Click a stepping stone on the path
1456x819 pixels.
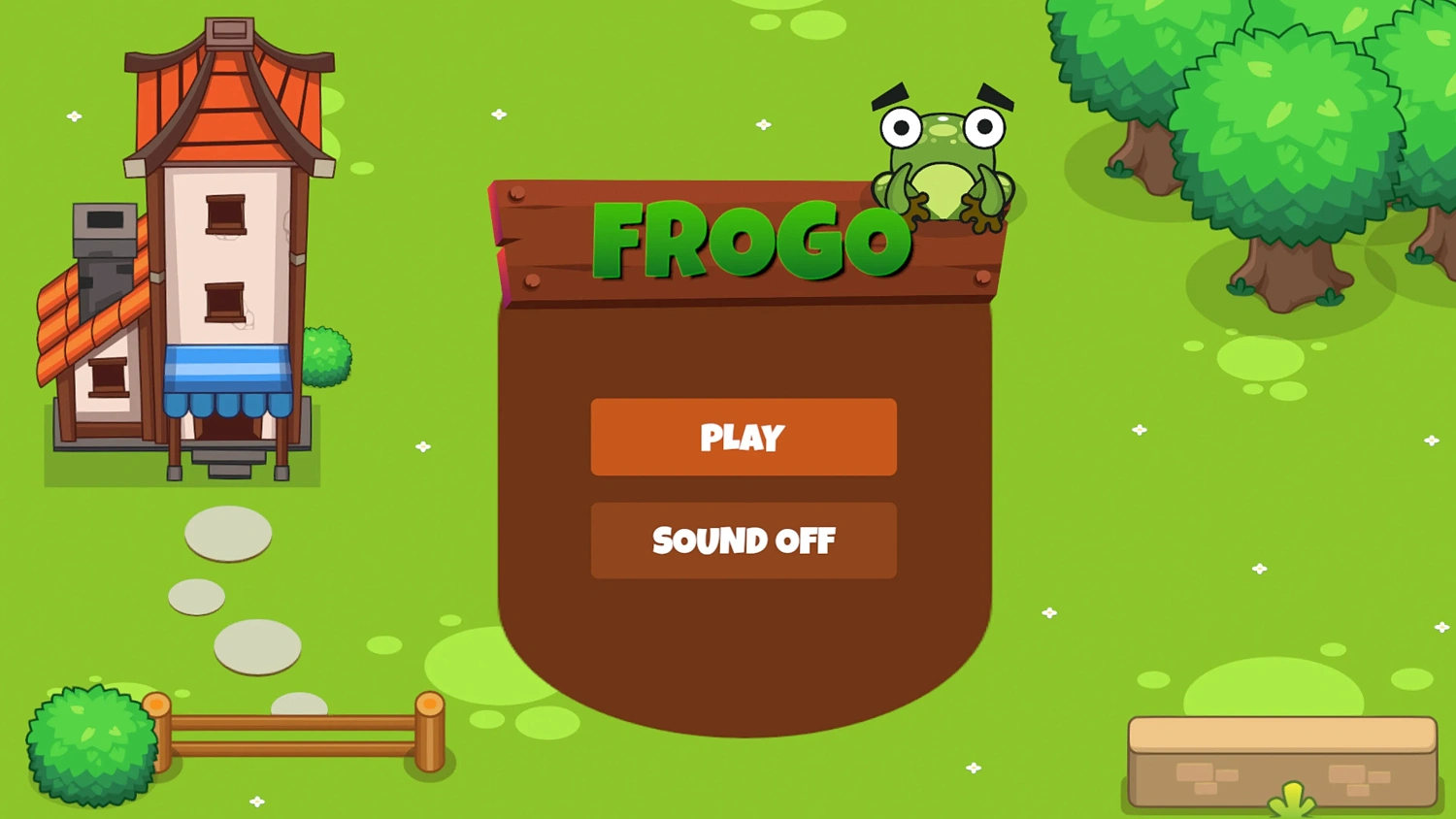226,536
